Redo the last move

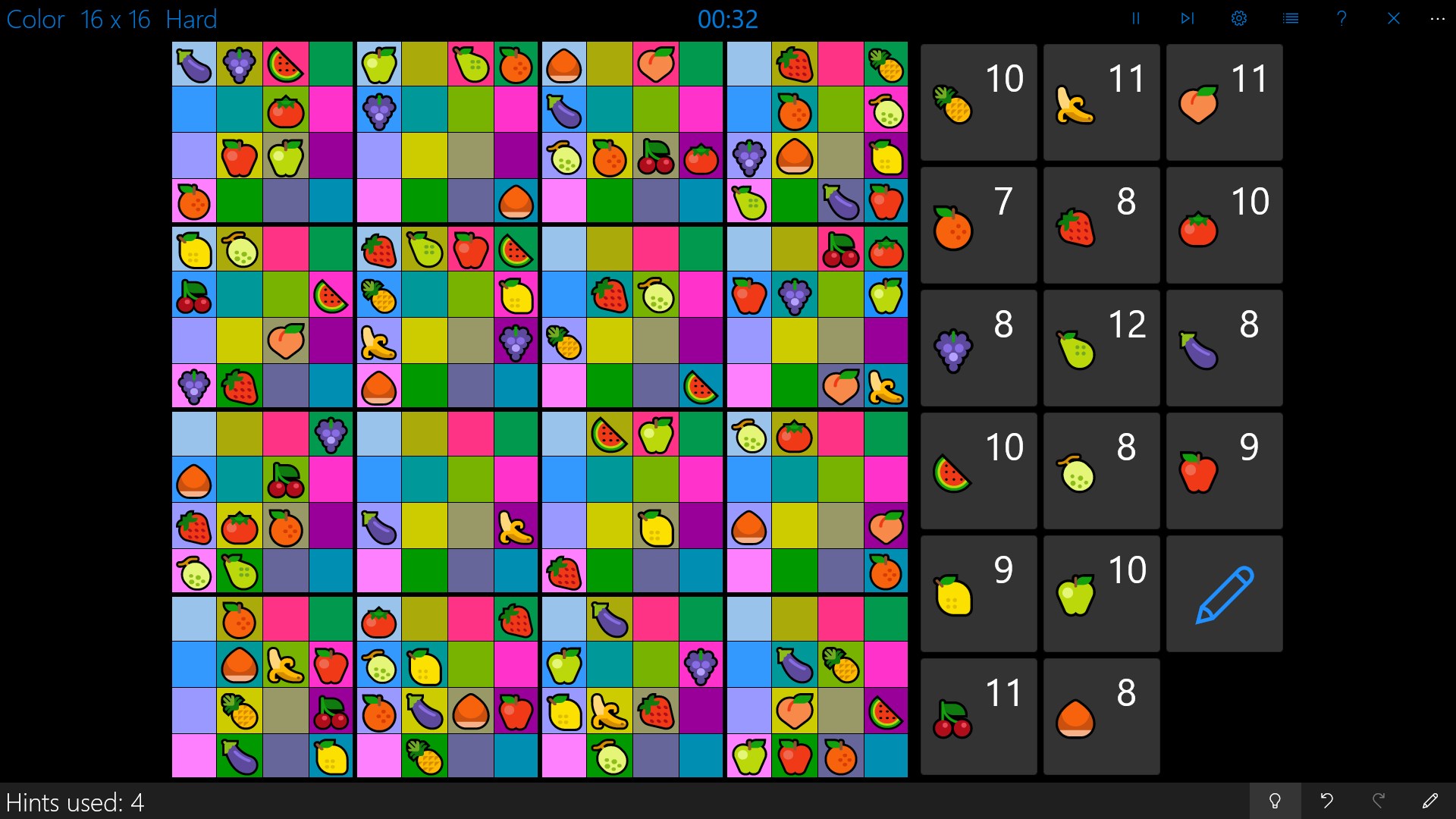(1380, 801)
